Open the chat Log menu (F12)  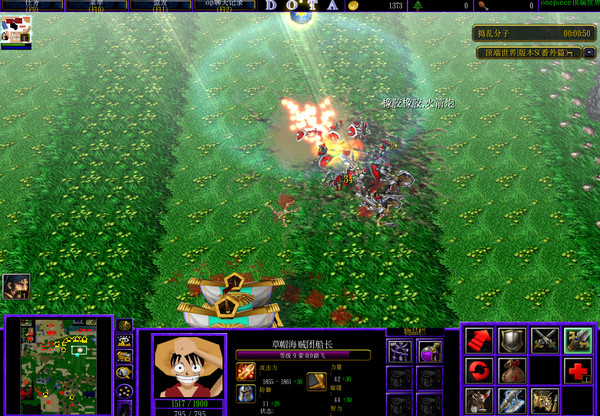pyautogui.click(x=225, y=5)
